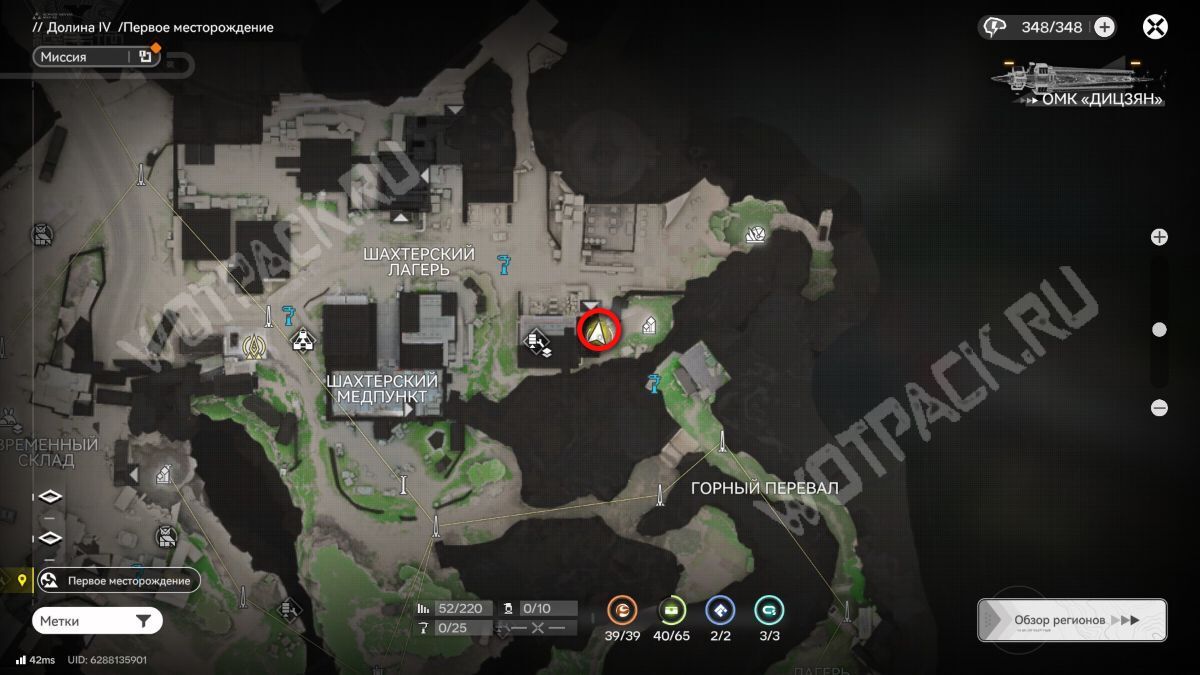Open the Метки markers filter
Screen dimensions: 1200x675
click(96, 621)
